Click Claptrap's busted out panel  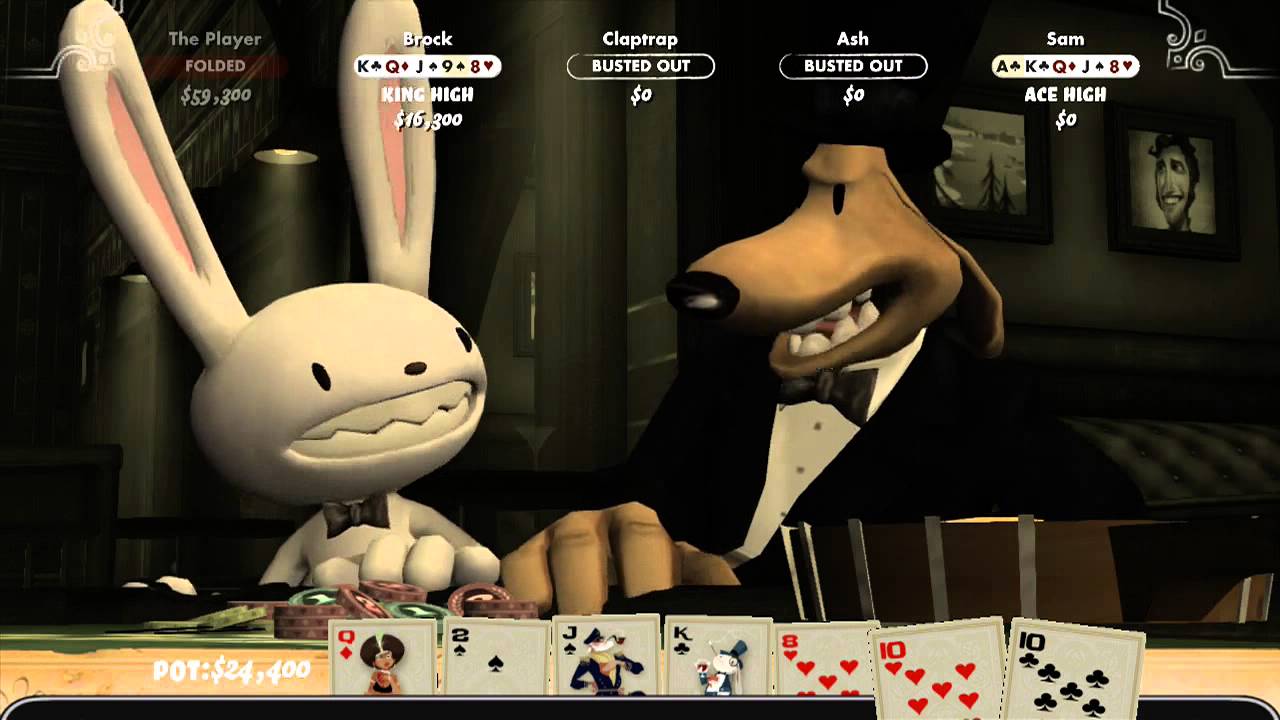641,66
